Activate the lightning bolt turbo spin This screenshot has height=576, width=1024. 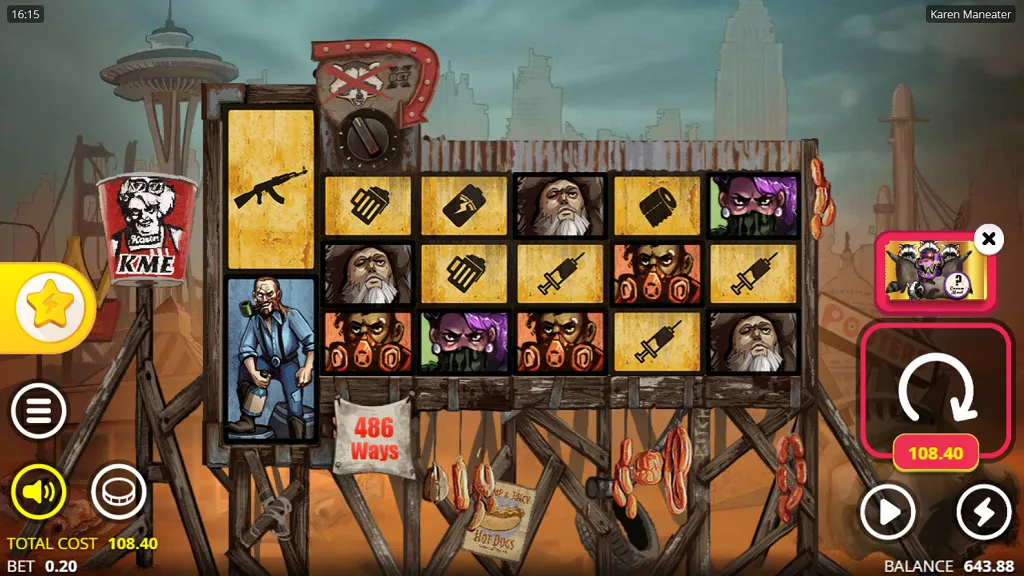tap(984, 513)
